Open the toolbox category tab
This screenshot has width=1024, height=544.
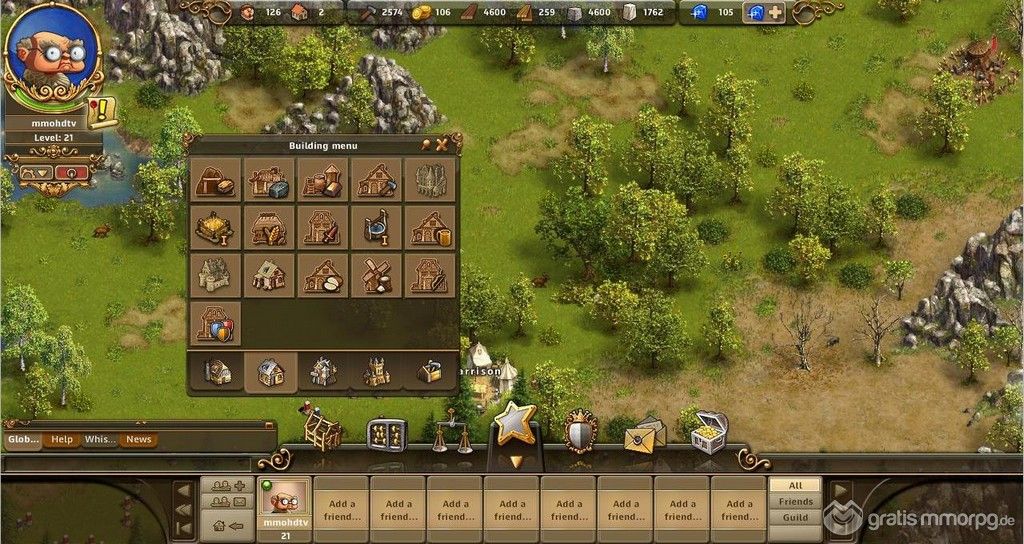(430, 372)
